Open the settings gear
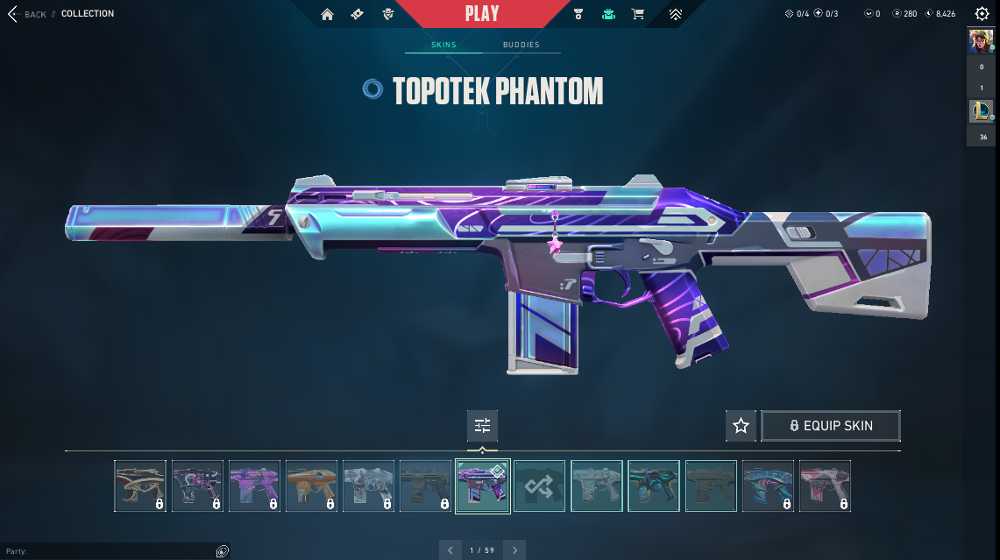1000x560 pixels. (x=981, y=14)
